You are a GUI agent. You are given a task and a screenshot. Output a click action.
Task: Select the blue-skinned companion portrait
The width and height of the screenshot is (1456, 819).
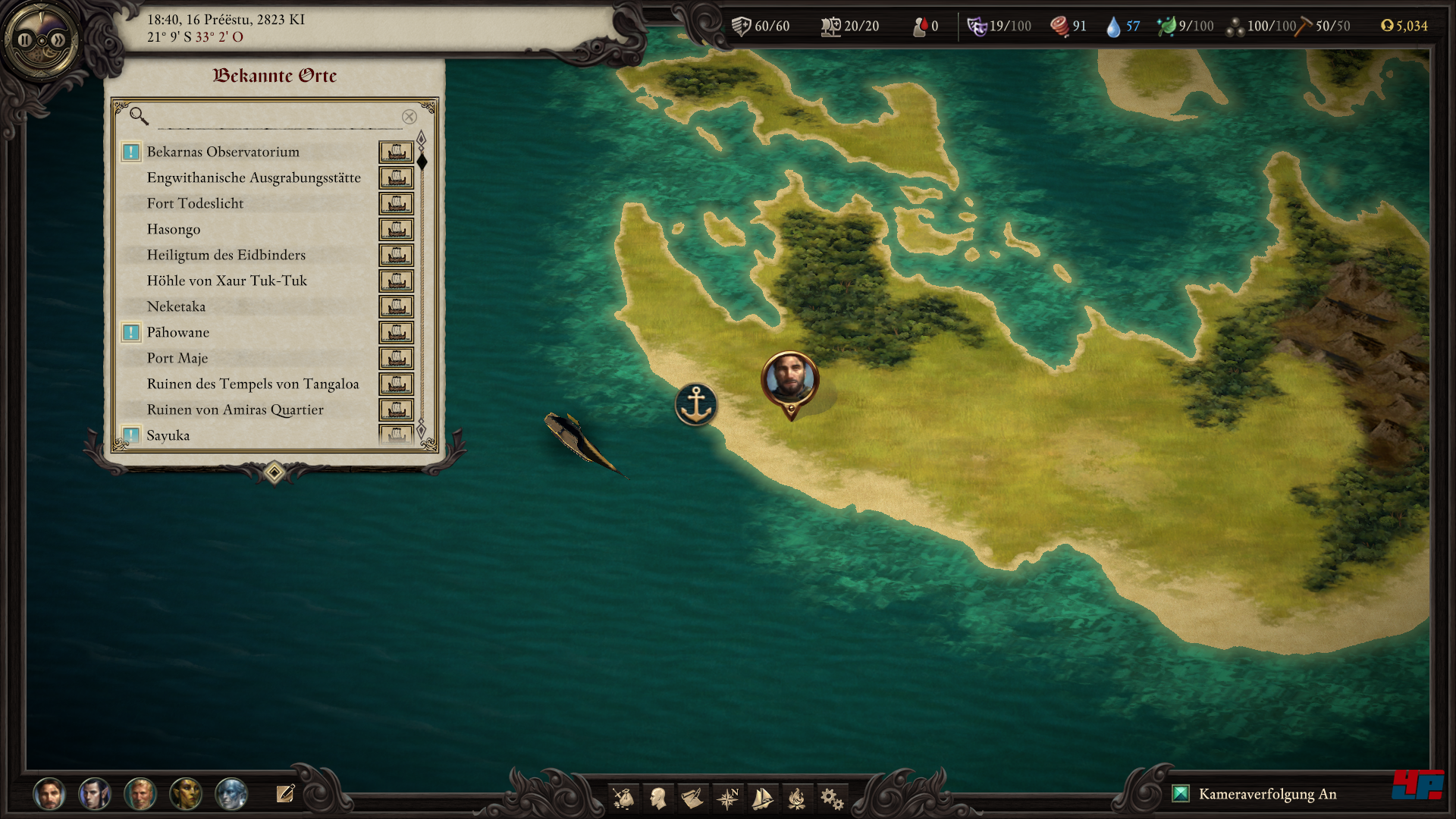tap(231, 794)
